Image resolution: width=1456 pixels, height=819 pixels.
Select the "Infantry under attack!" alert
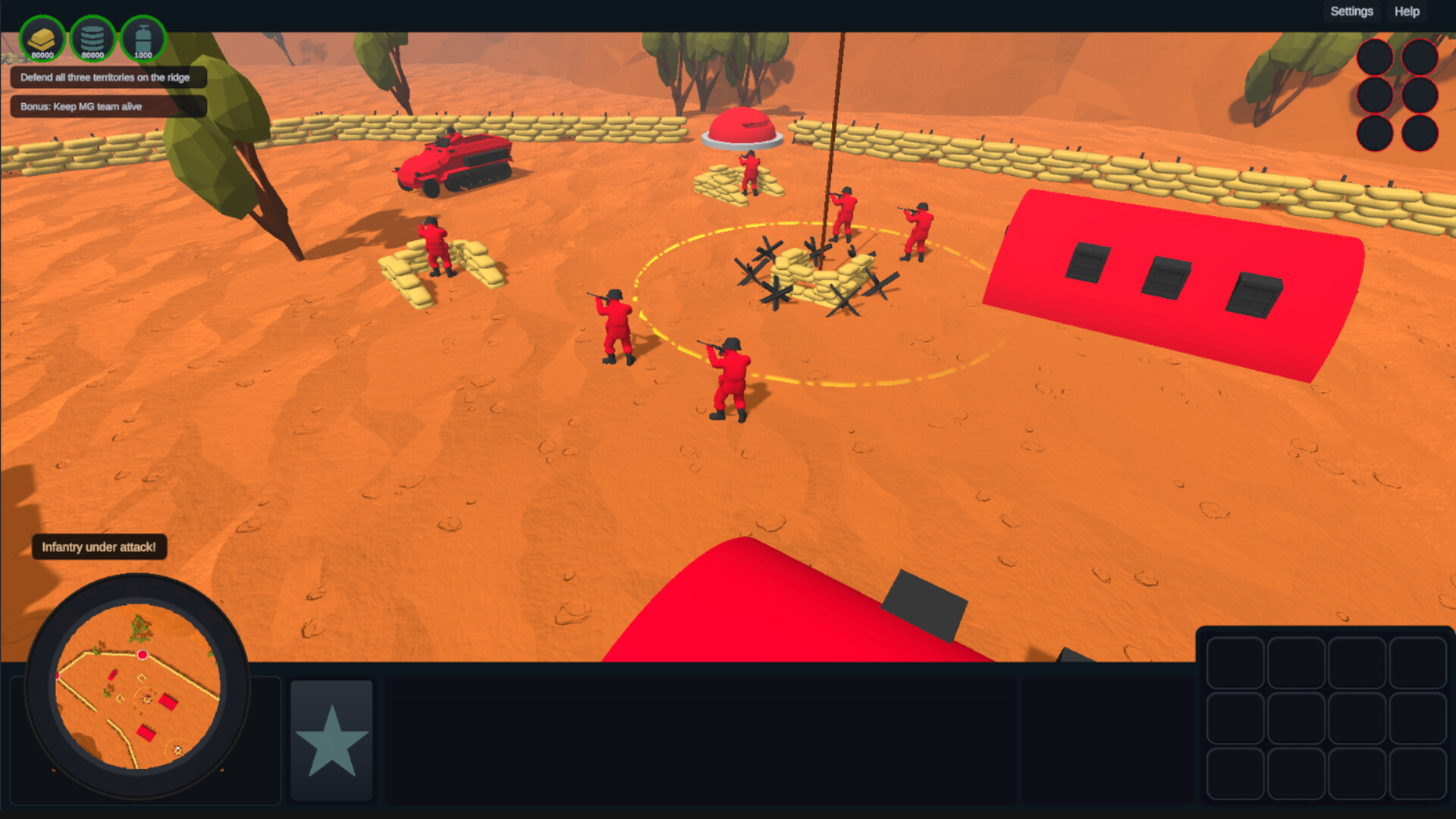[x=99, y=547]
